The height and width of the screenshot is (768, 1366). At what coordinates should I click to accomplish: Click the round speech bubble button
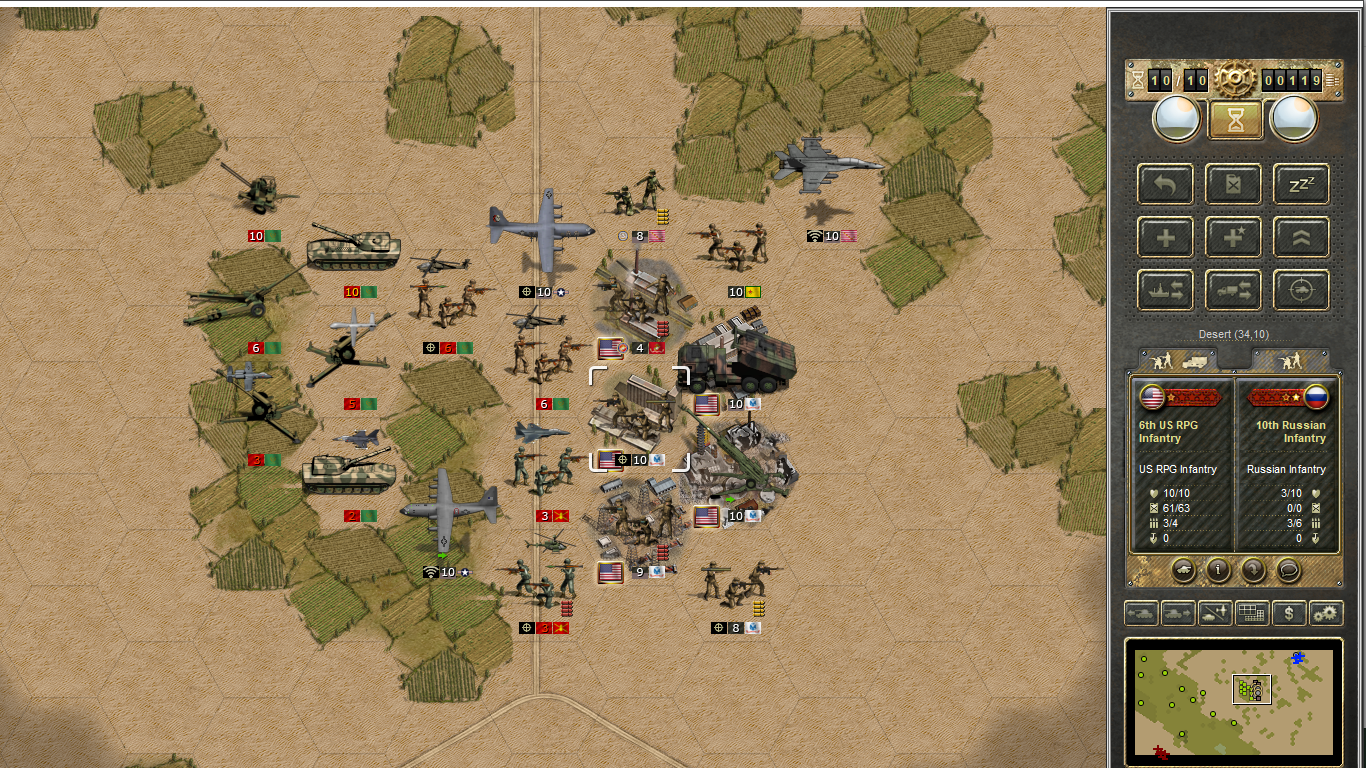coord(1290,569)
